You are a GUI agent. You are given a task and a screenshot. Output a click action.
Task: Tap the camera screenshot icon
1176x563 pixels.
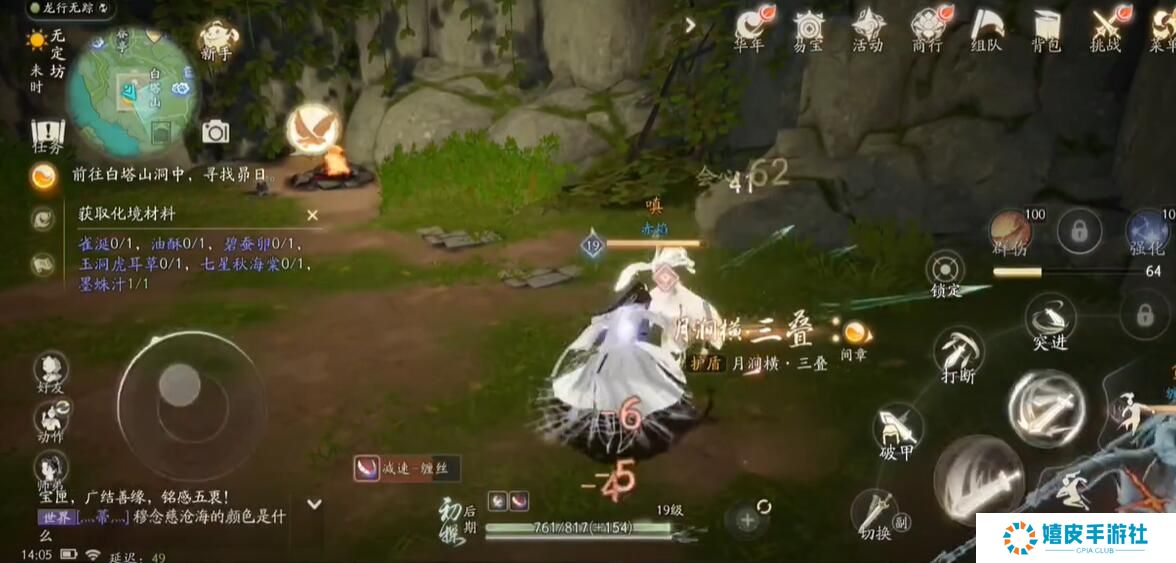[x=215, y=131]
